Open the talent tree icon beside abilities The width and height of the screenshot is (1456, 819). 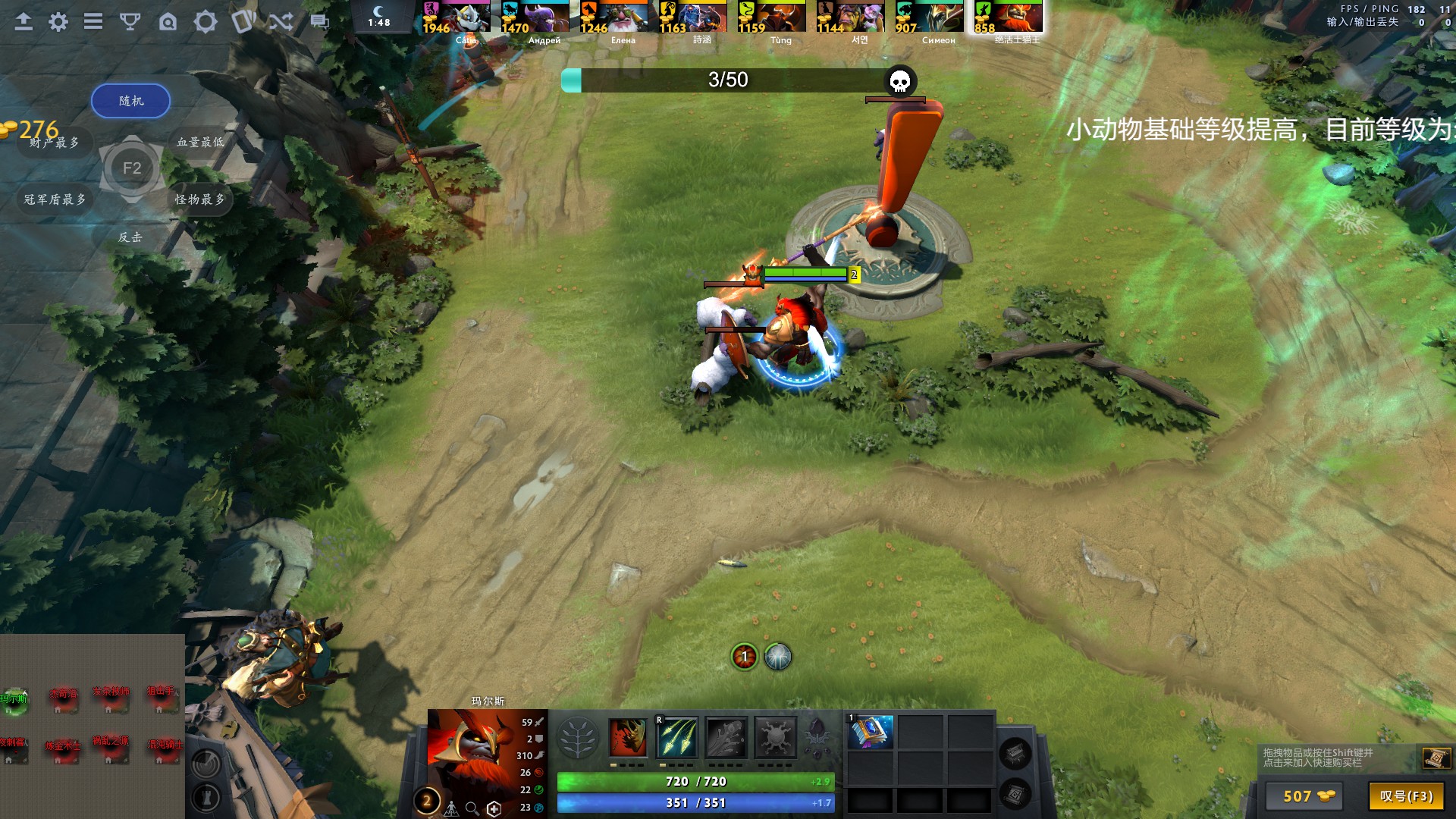coord(579,739)
